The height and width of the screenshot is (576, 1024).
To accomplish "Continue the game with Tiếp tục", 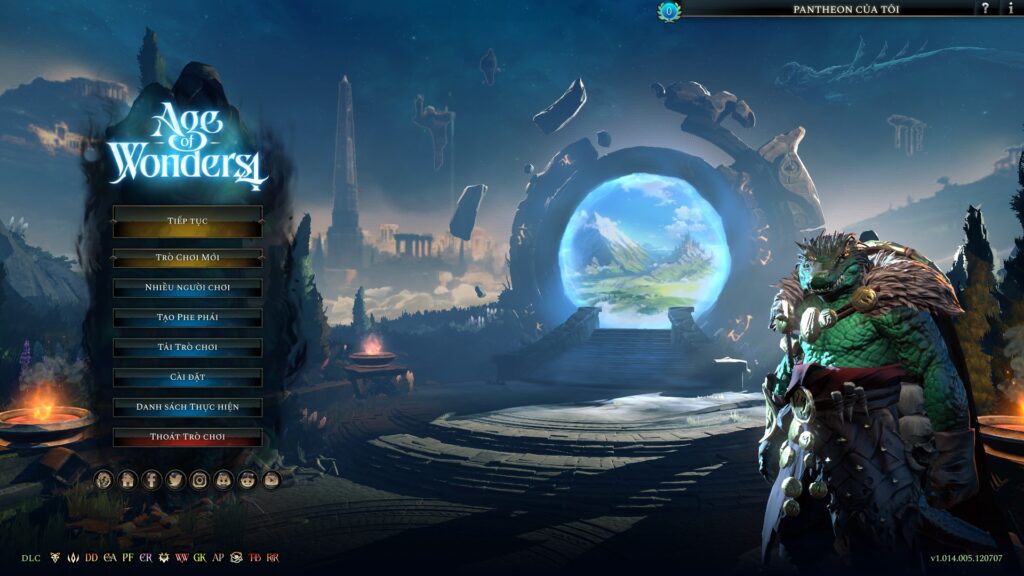I will point(187,220).
